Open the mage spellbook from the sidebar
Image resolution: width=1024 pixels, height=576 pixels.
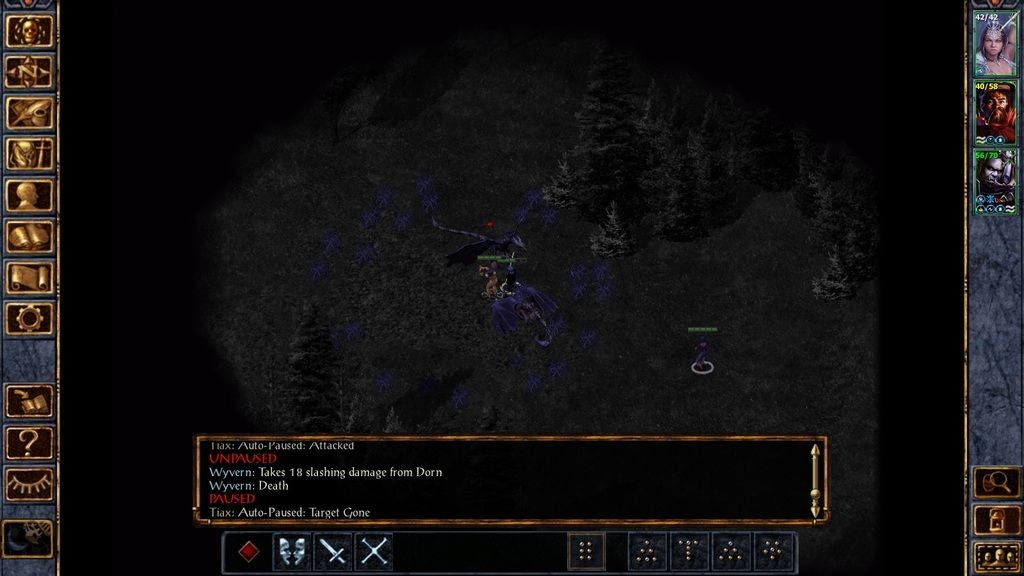pyautogui.click(x=29, y=236)
